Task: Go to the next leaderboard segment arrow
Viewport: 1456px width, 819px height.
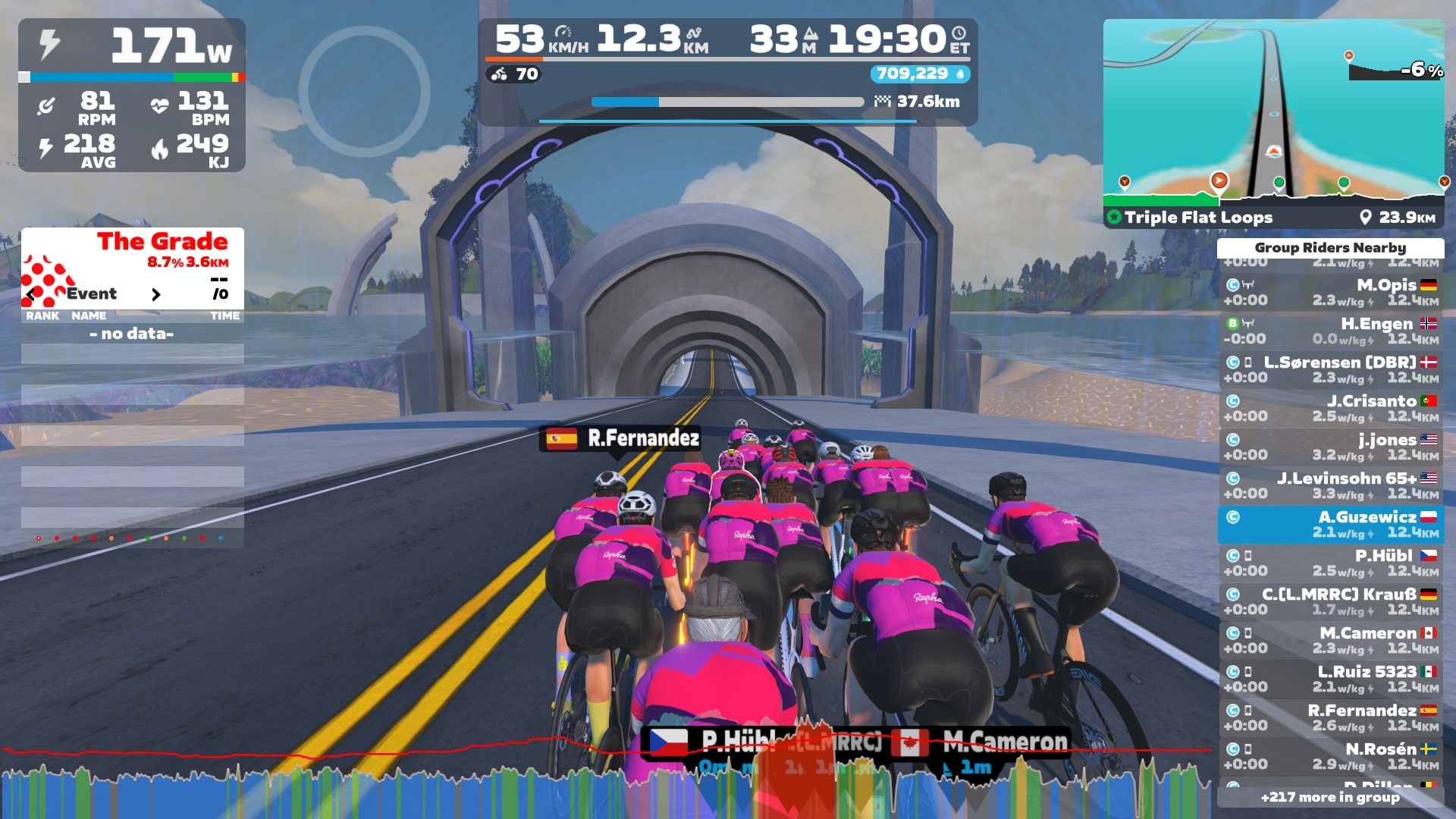Action: pyautogui.click(x=156, y=294)
